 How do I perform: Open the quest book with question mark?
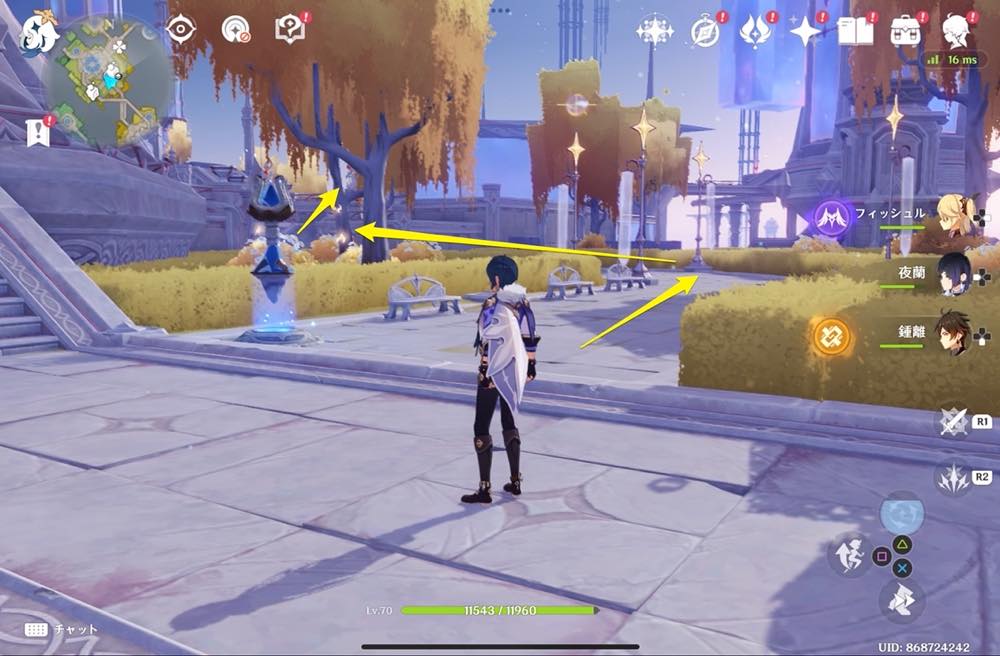[291, 29]
